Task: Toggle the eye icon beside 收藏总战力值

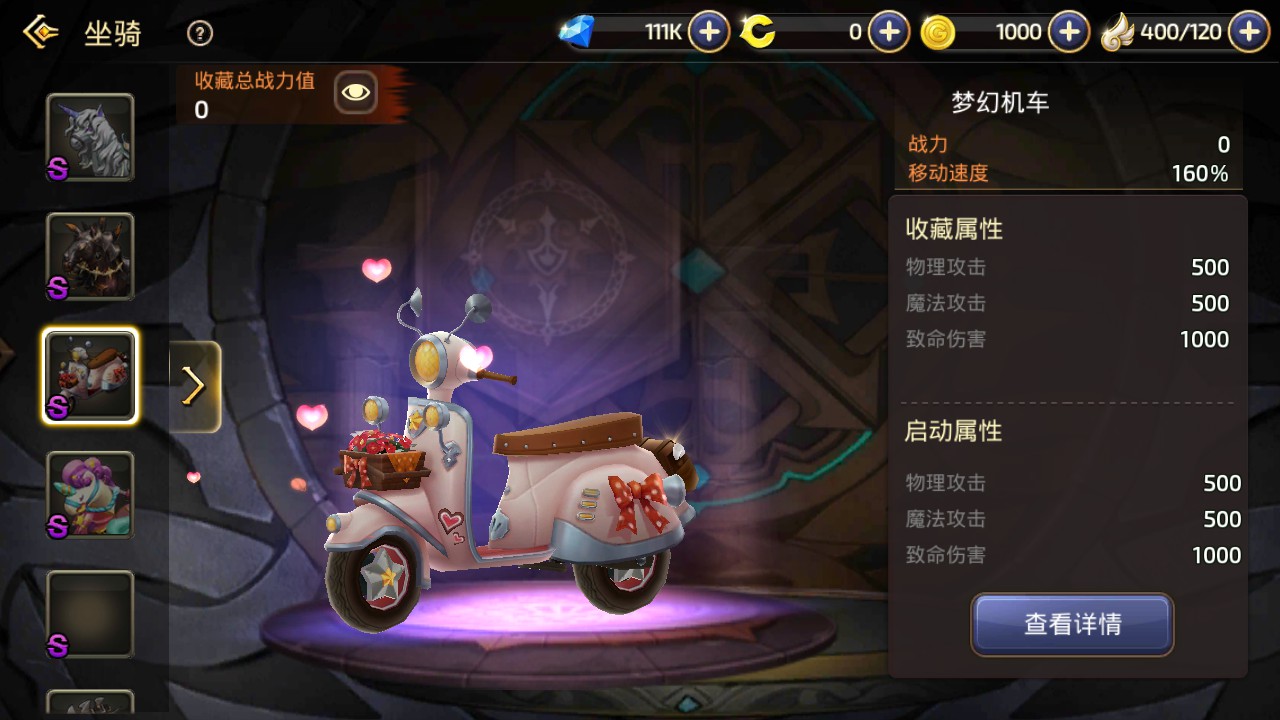Action: coord(355,92)
